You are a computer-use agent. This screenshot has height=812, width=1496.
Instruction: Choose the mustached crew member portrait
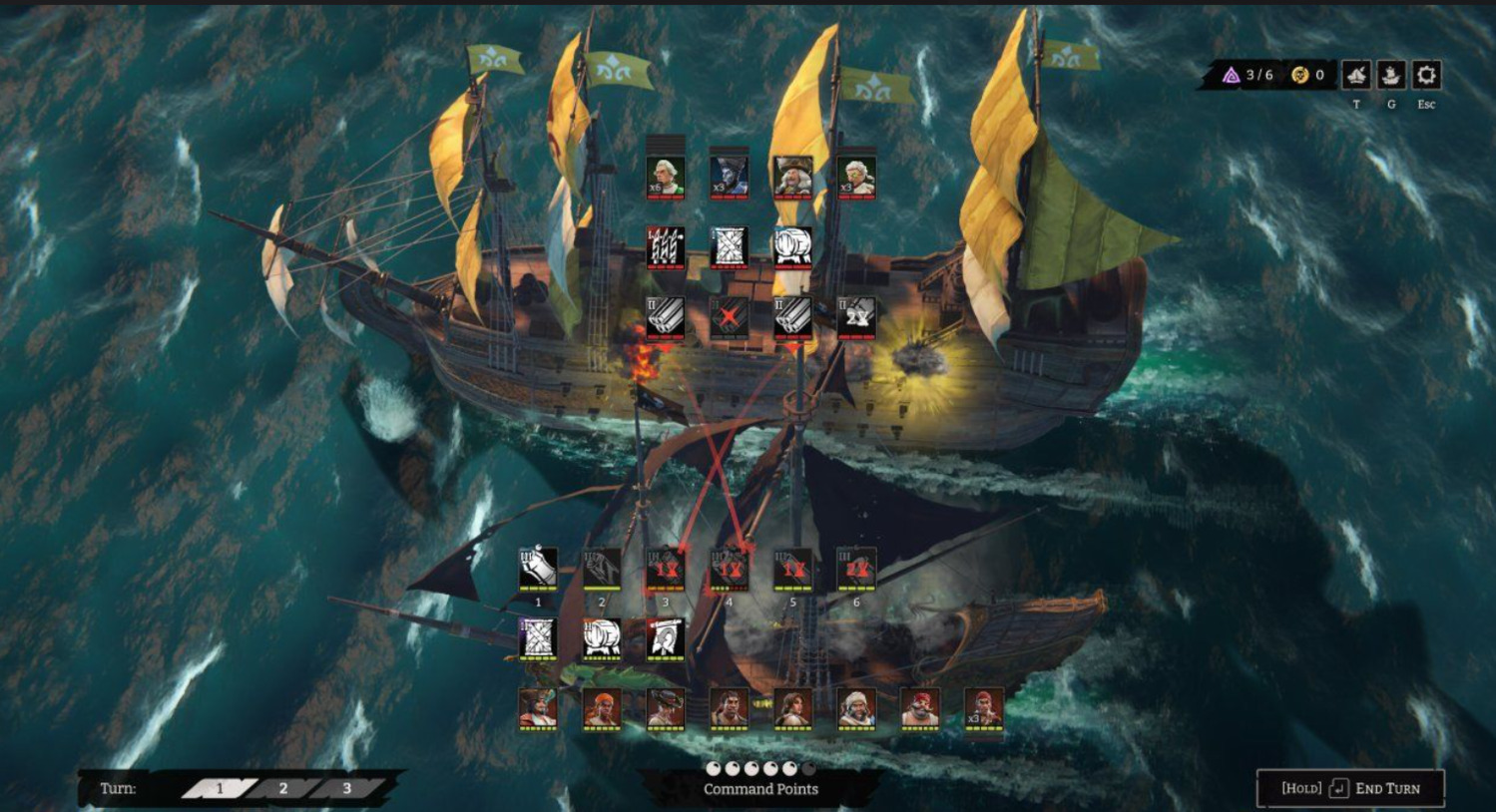point(920,707)
